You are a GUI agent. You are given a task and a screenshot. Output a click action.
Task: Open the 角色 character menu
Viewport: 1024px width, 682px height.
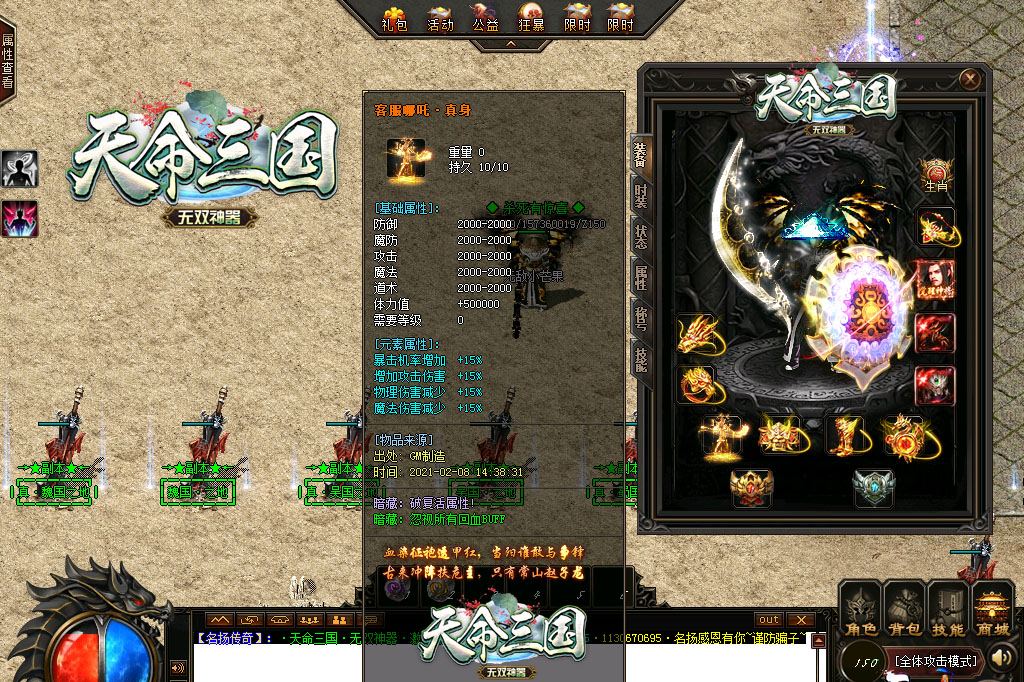pos(861,610)
